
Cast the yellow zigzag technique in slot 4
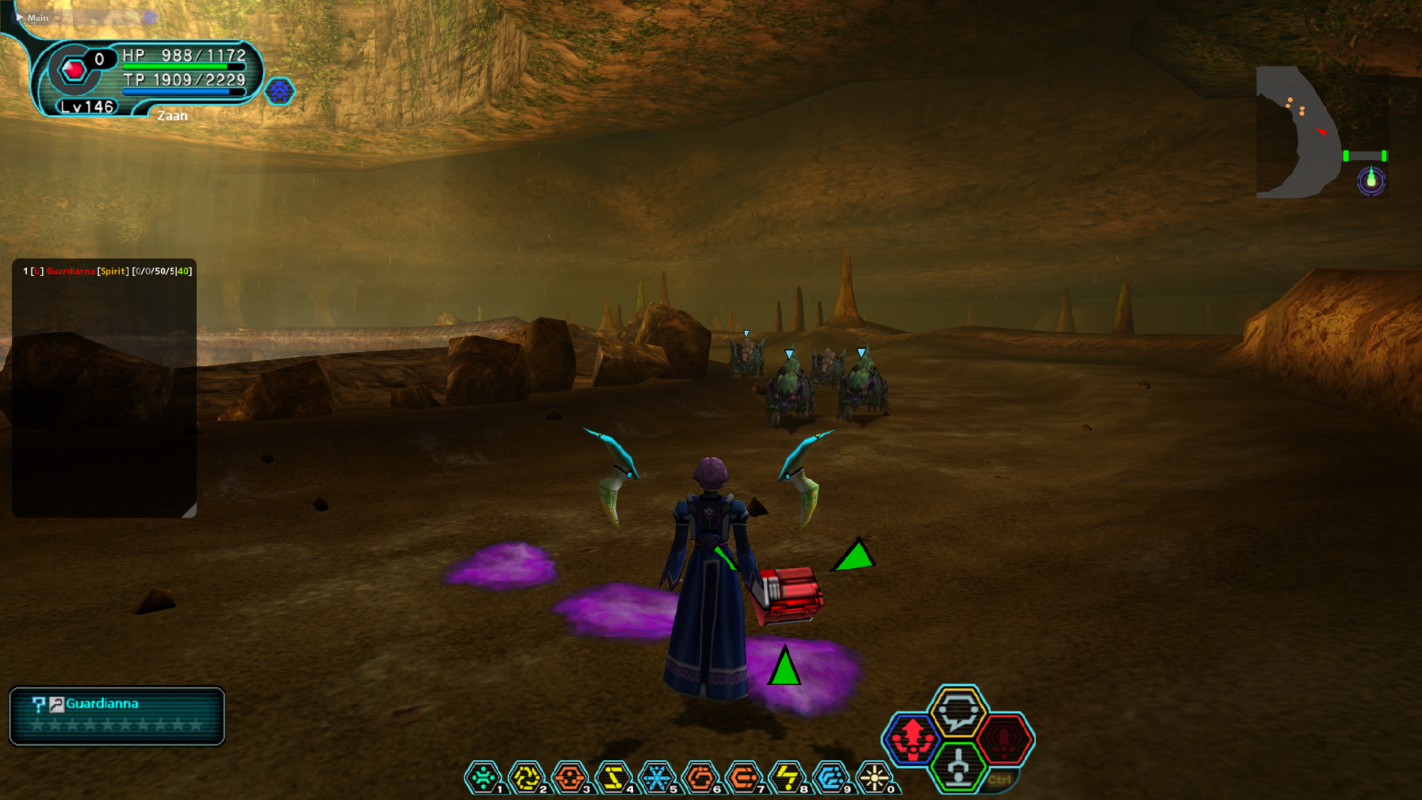(x=613, y=777)
